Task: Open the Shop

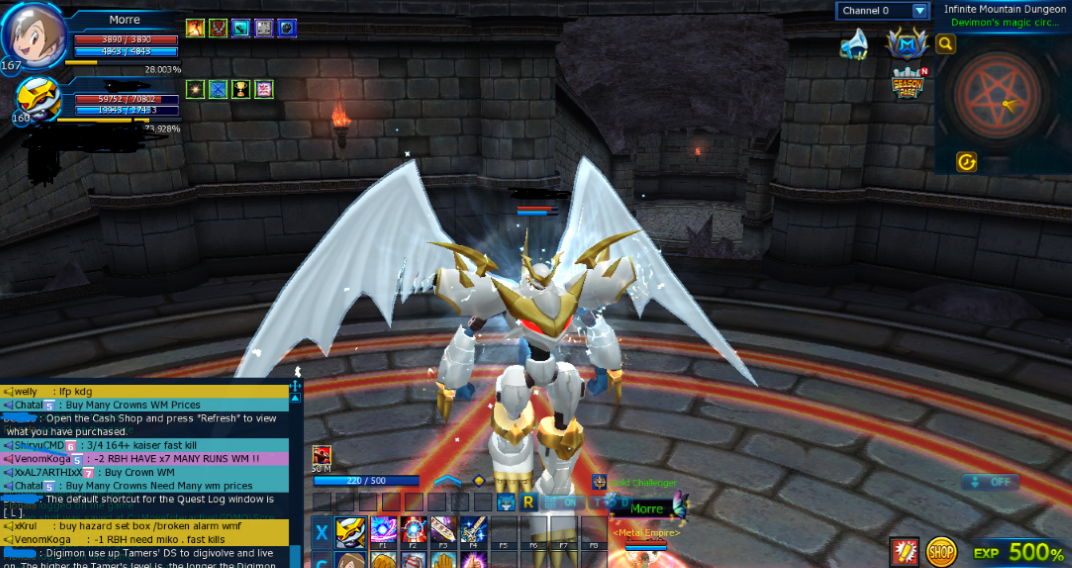Action: pos(940,551)
